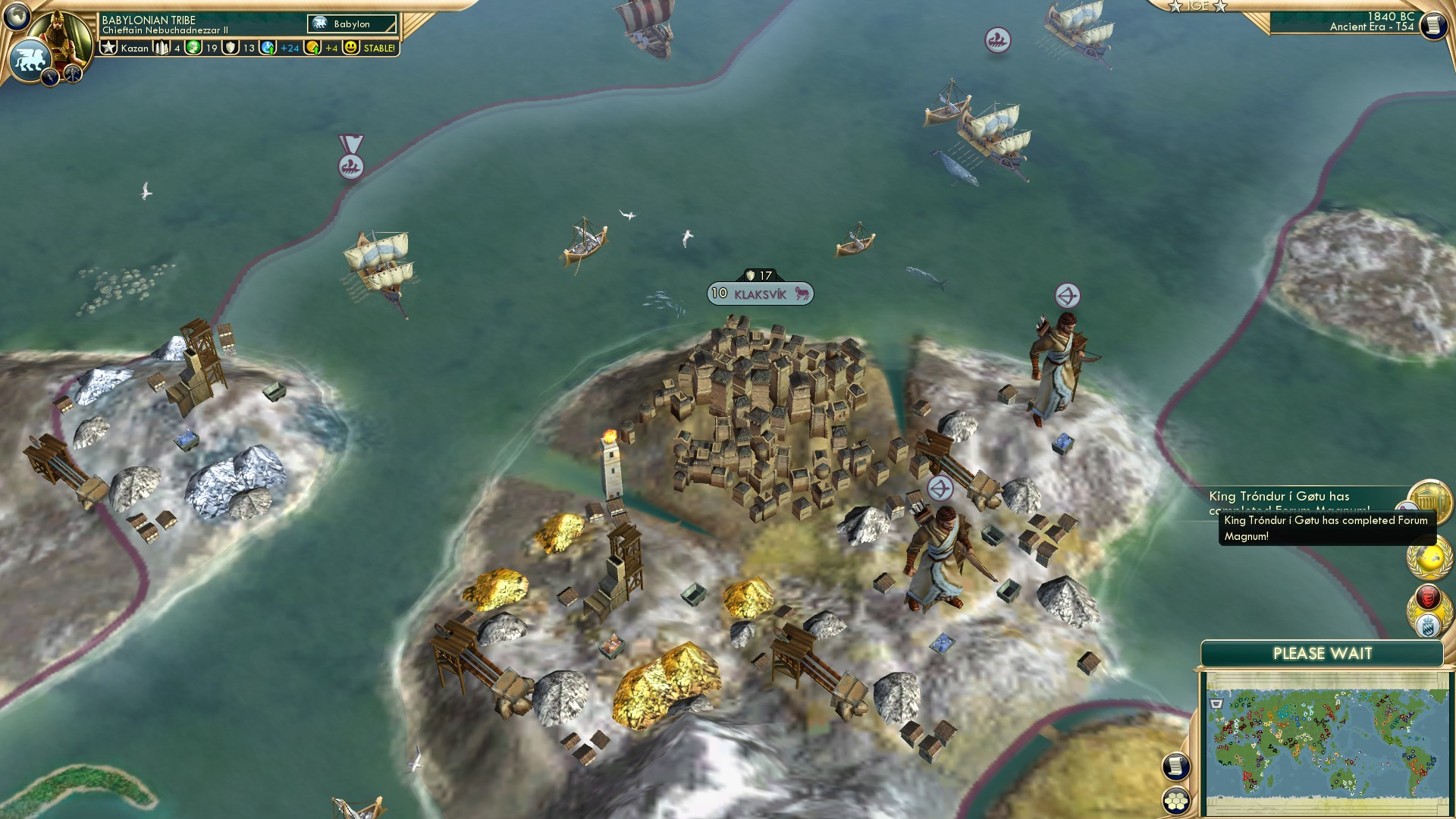Click the Kazan city-state name label
The height and width of the screenshot is (819, 1456).
click(x=134, y=48)
